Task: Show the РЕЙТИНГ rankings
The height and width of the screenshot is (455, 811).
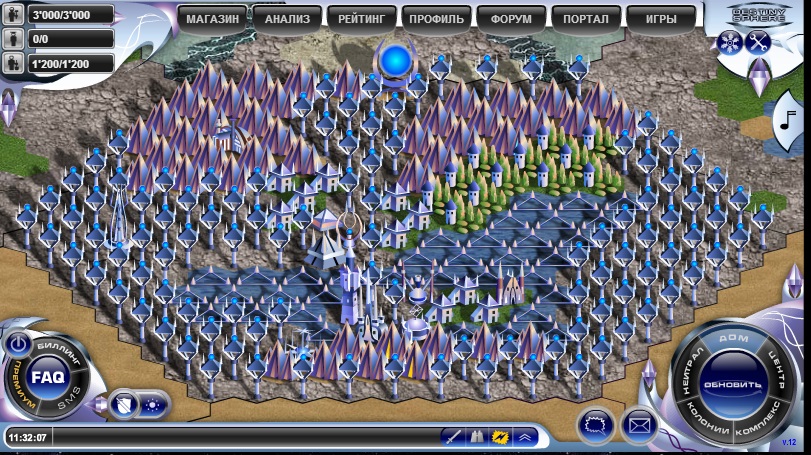Action: point(362,18)
